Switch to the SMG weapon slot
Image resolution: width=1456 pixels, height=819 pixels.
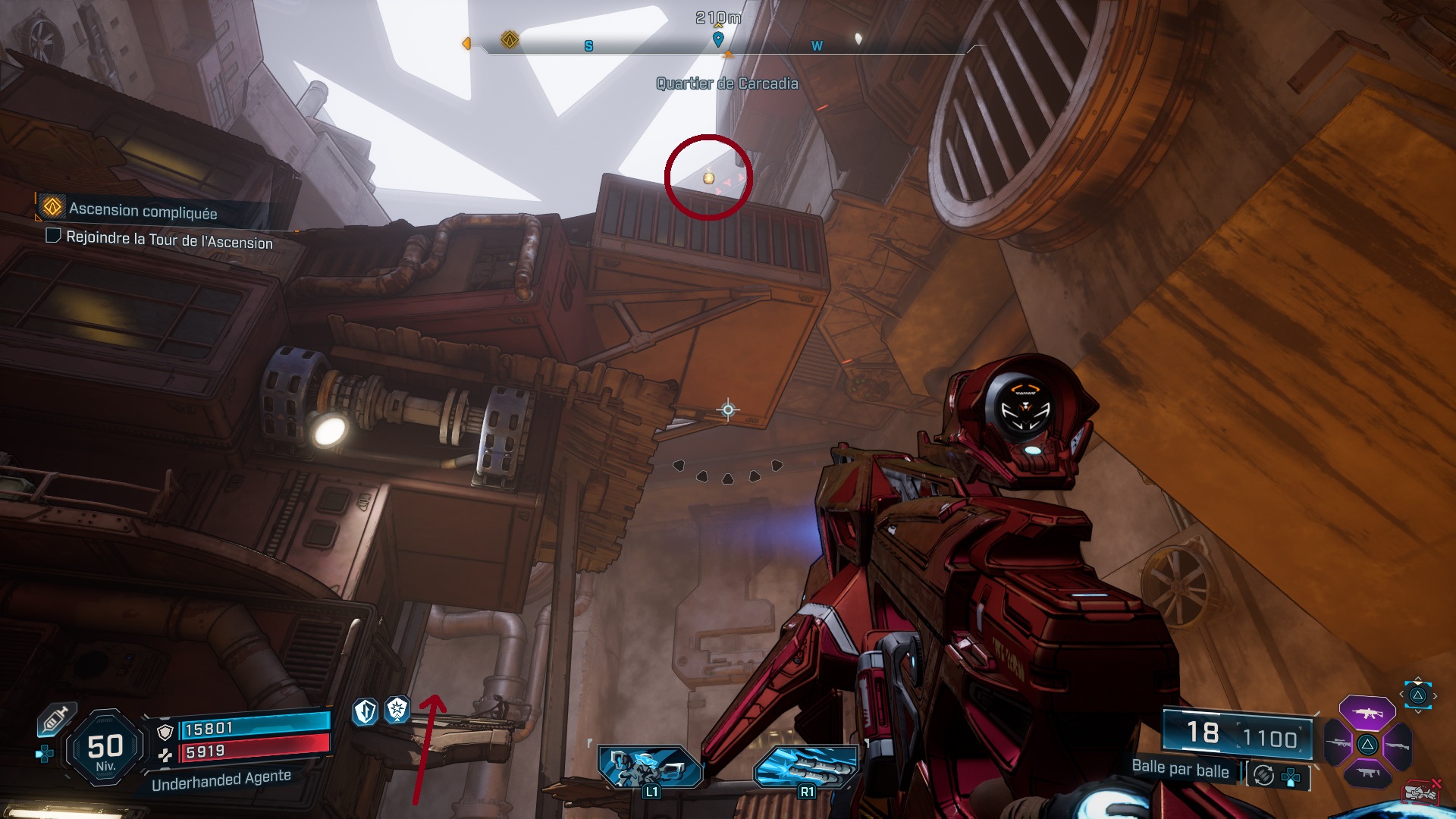(1367, 773)
